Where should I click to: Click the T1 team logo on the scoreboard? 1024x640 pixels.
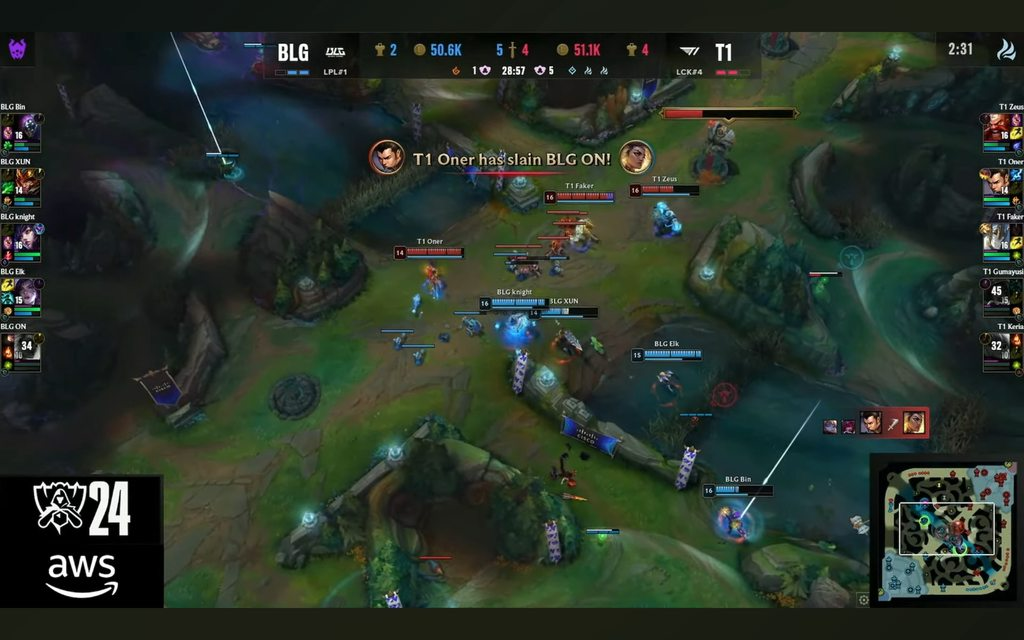690,51
